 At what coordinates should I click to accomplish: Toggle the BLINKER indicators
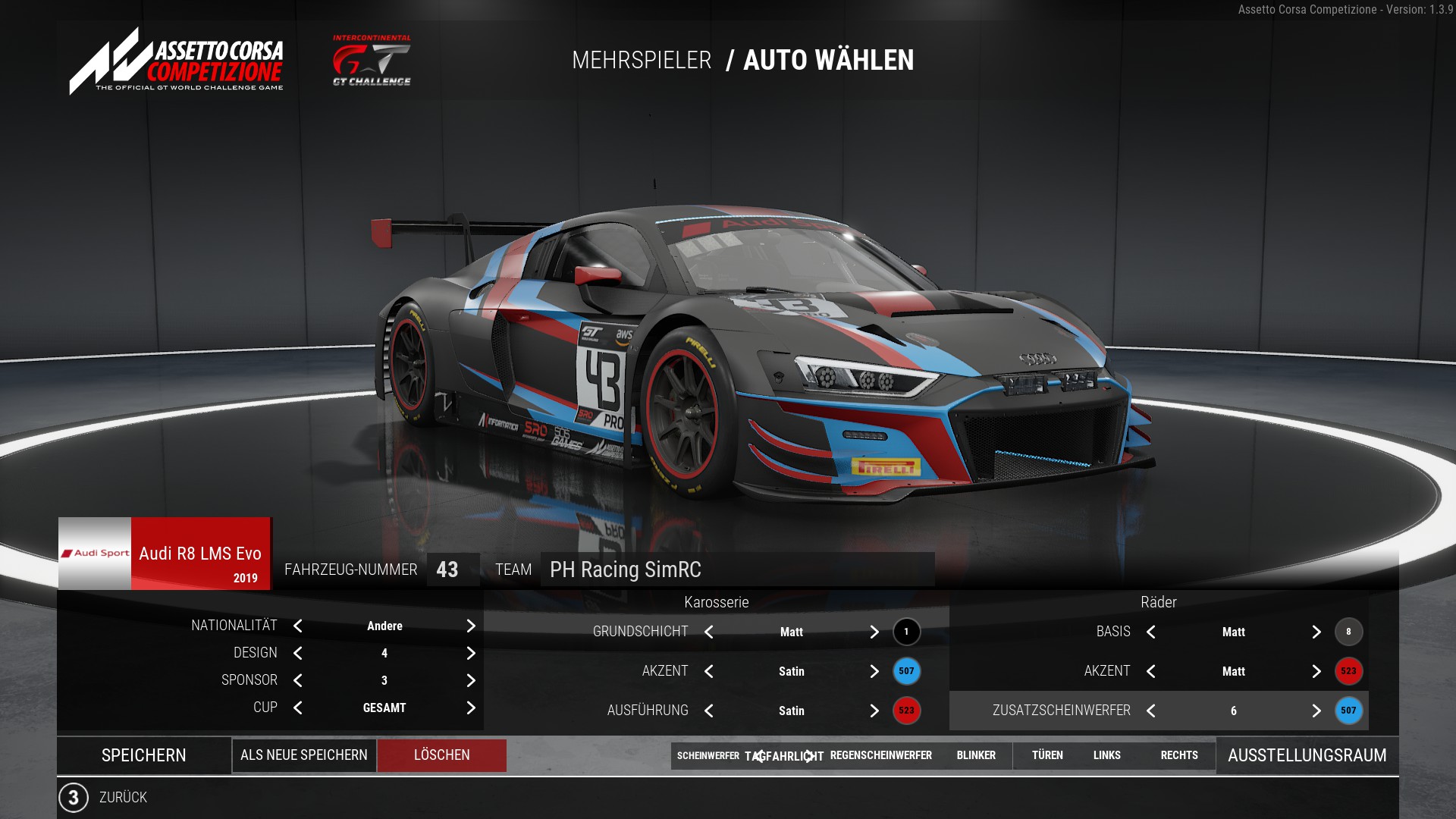point(976,755)
